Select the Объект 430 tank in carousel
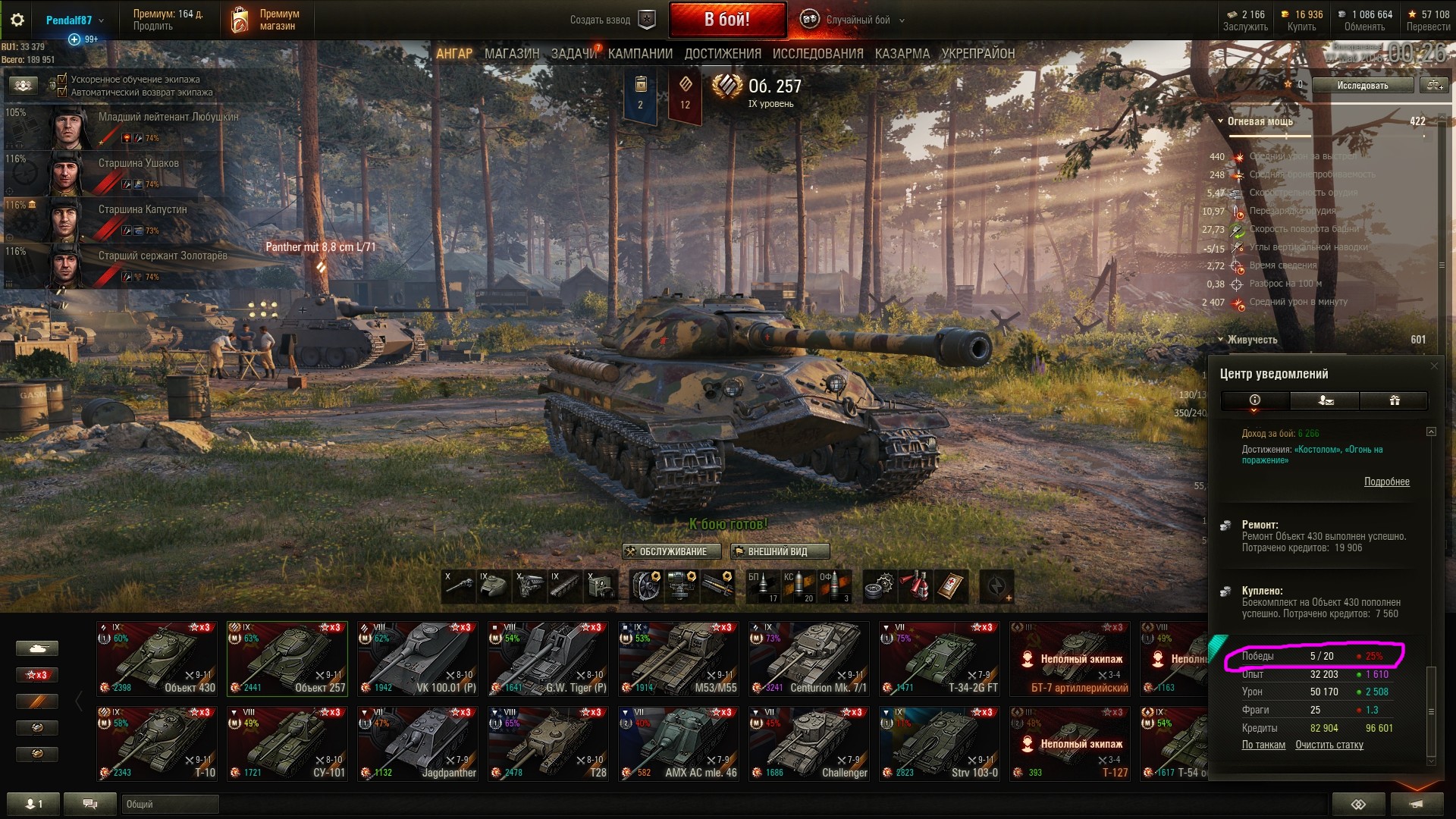The height and width of the screenshot is (819, 1456). [157, 658]
